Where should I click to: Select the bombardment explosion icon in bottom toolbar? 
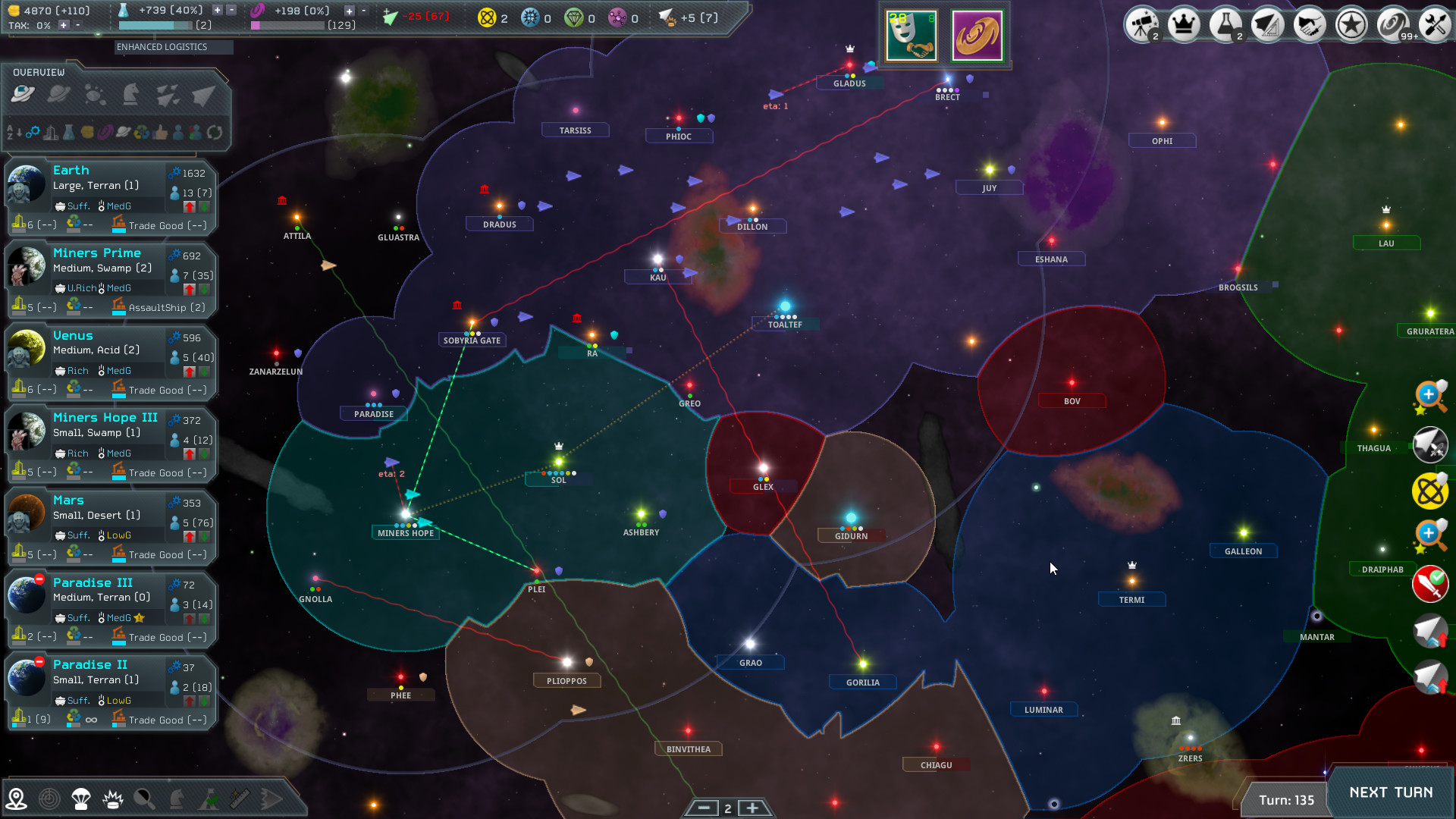click(x=111, y=798)
